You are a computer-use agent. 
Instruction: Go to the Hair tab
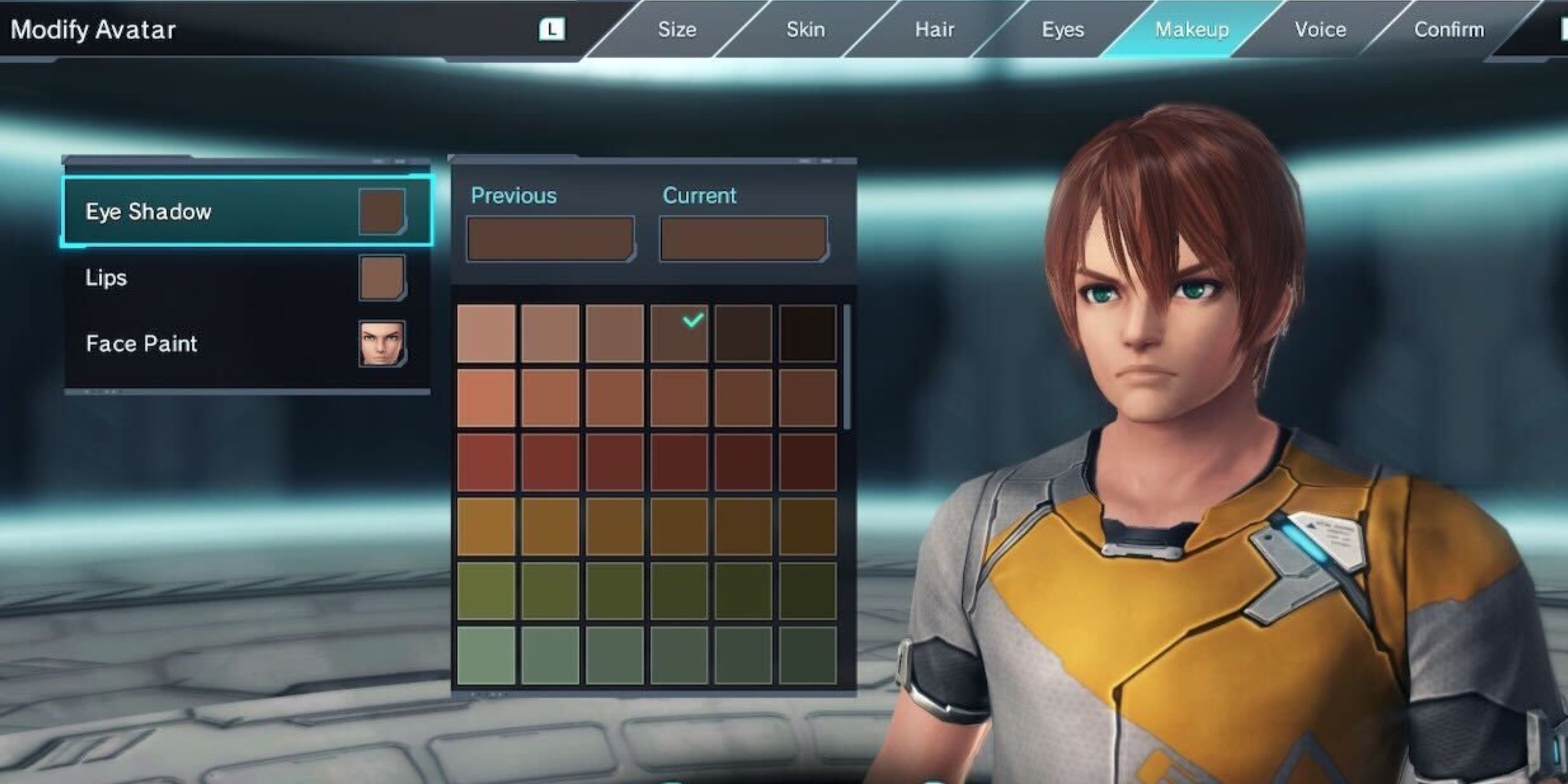(x=935, y=30)
